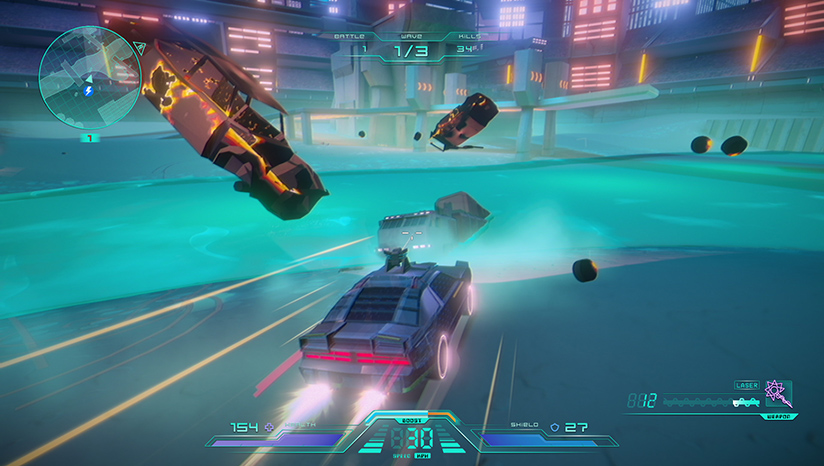Click the triangular enemy indicator beside the minimap

(138, 47)
